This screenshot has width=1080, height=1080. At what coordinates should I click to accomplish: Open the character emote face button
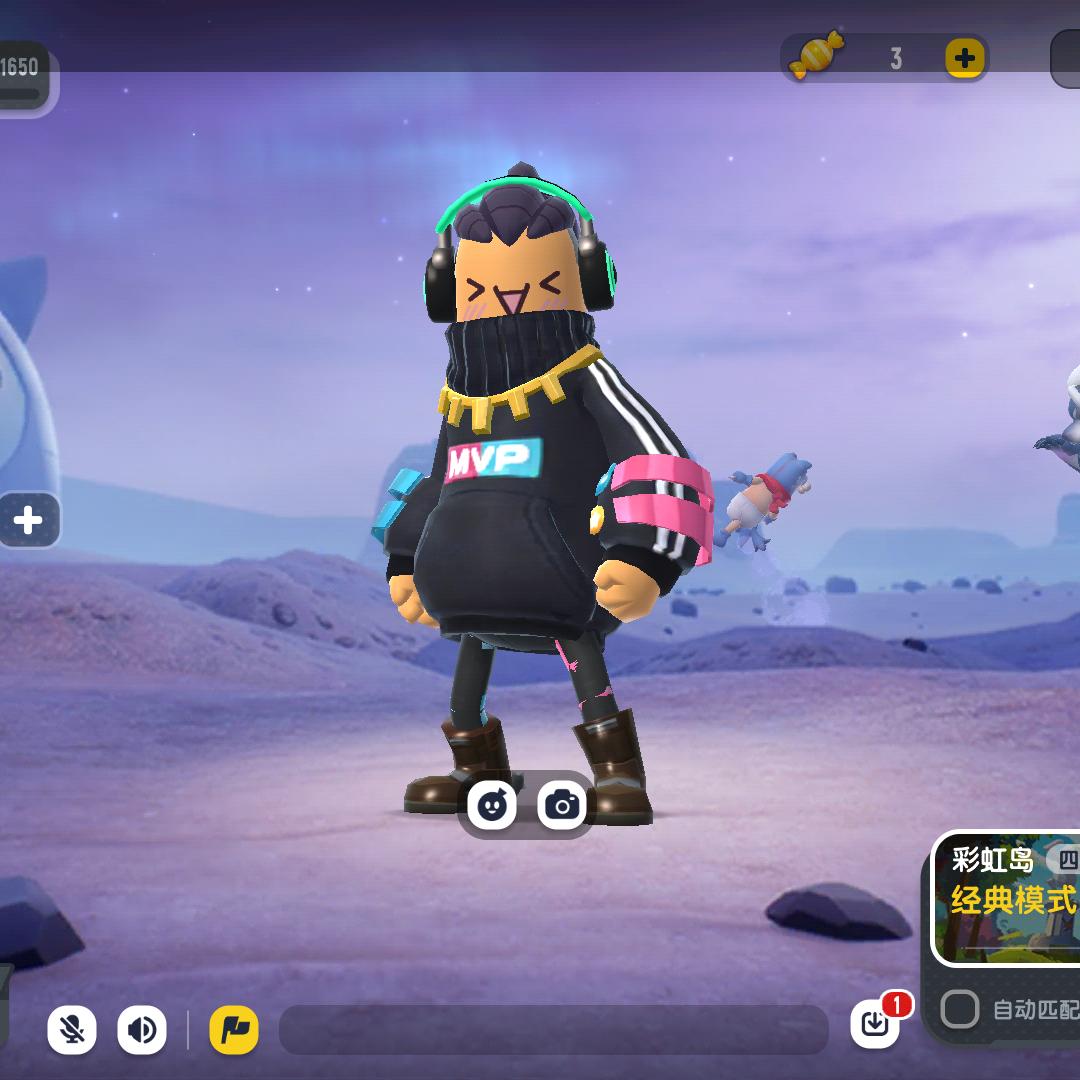click(492, 804)
